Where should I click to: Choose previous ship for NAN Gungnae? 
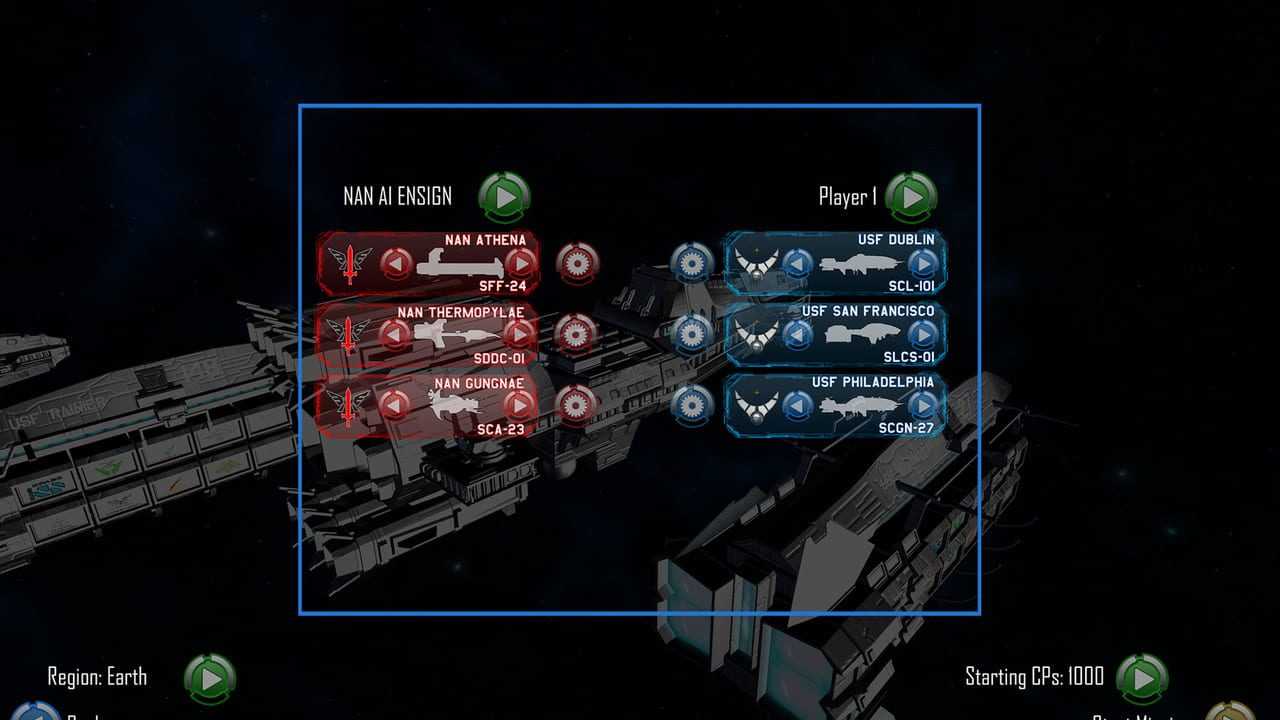click(397, 405)
